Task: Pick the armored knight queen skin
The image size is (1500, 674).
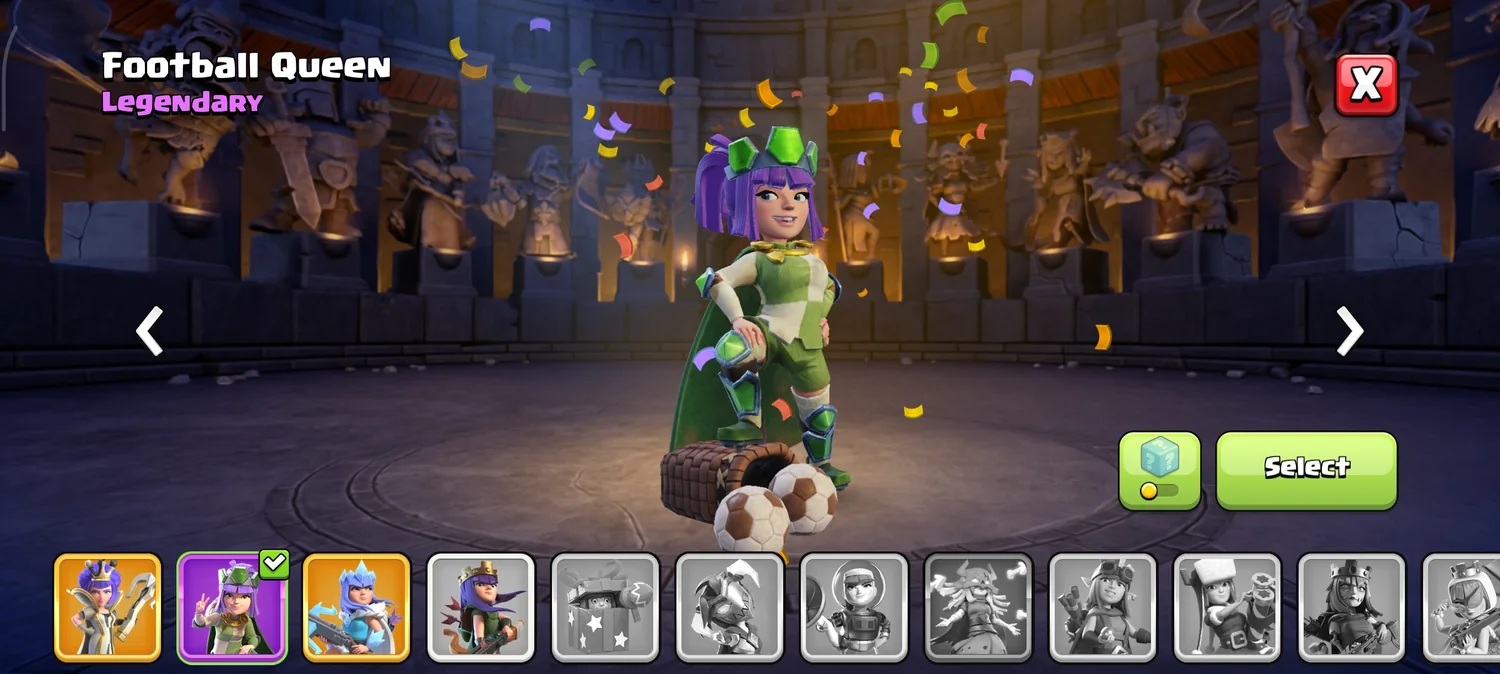Action: click(730, 607)
